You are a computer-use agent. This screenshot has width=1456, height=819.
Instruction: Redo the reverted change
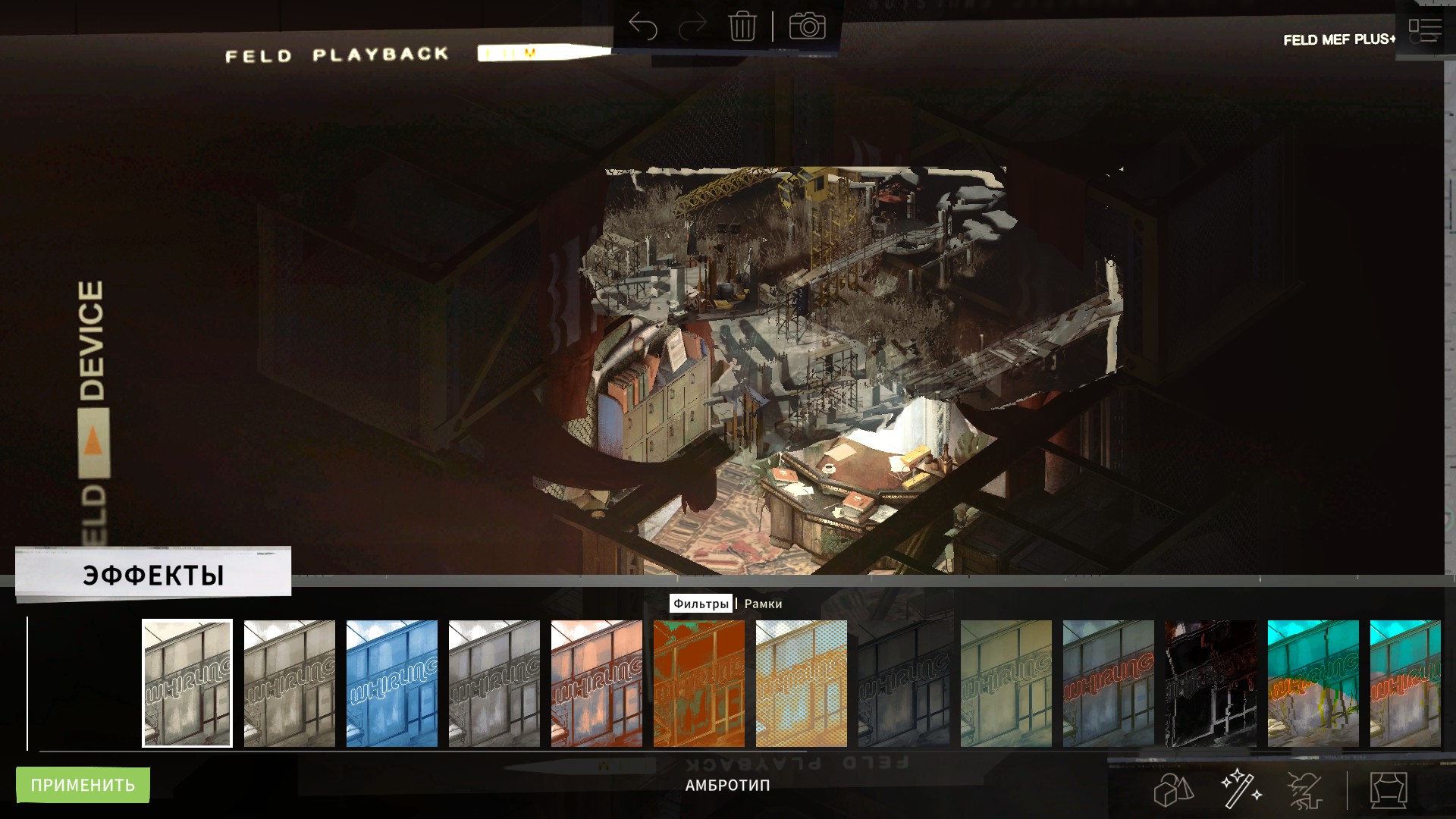click(692, 27)
